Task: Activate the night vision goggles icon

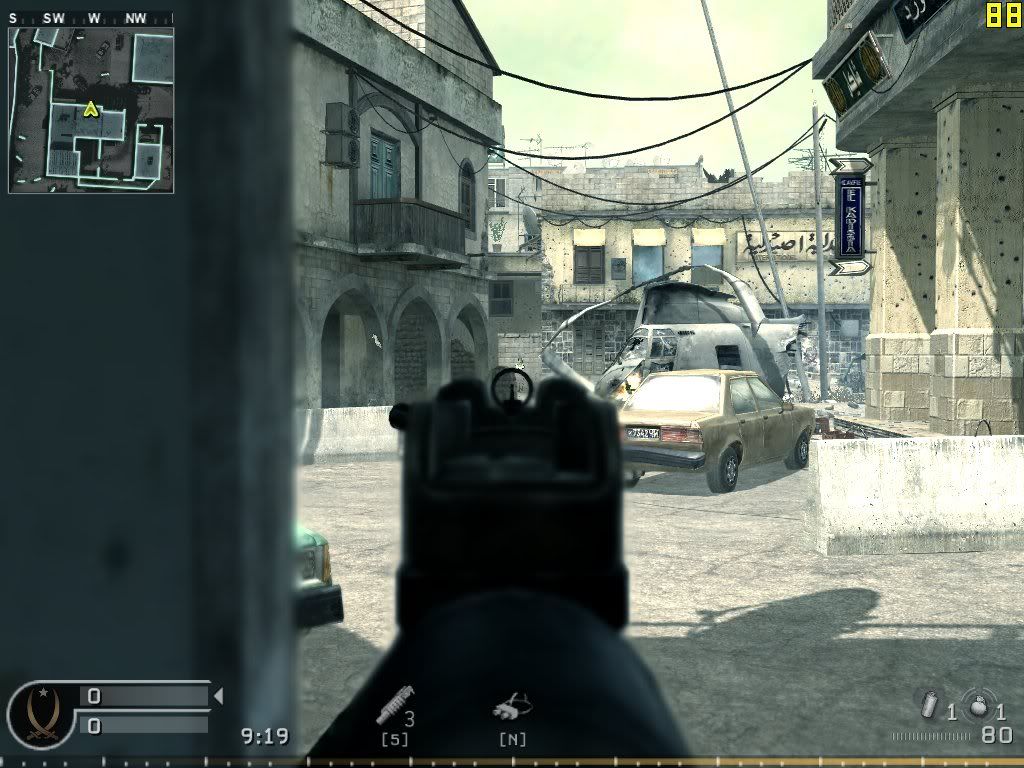Action: pos(511,709)
